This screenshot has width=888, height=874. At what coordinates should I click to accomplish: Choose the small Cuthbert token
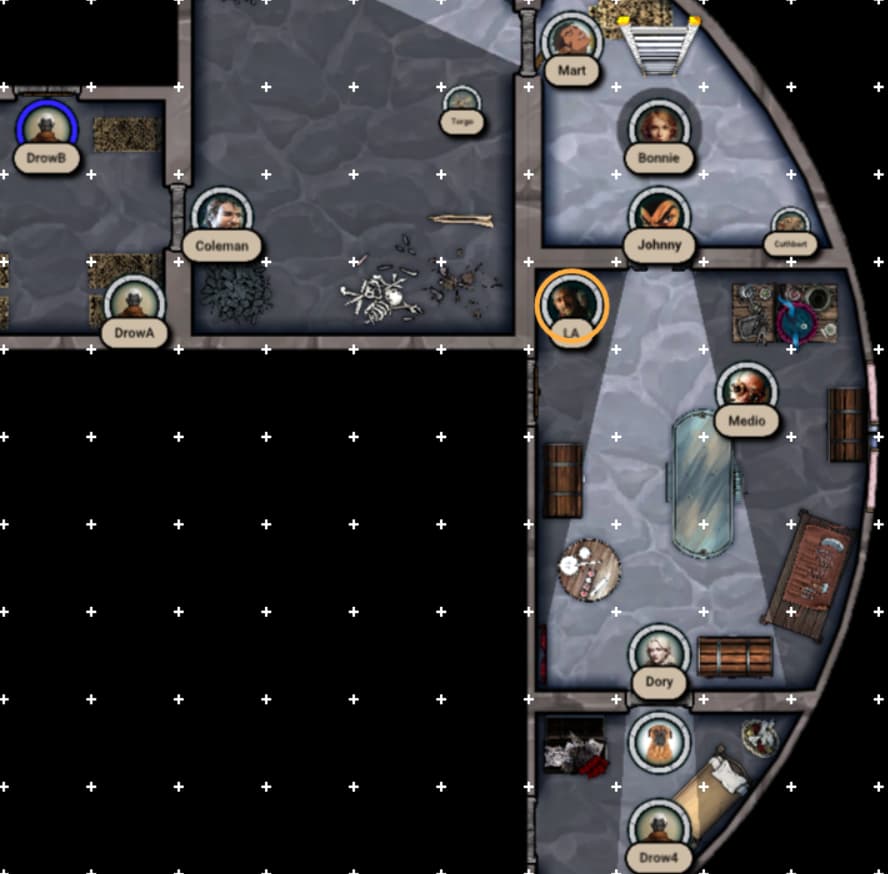tap(790, 226)
